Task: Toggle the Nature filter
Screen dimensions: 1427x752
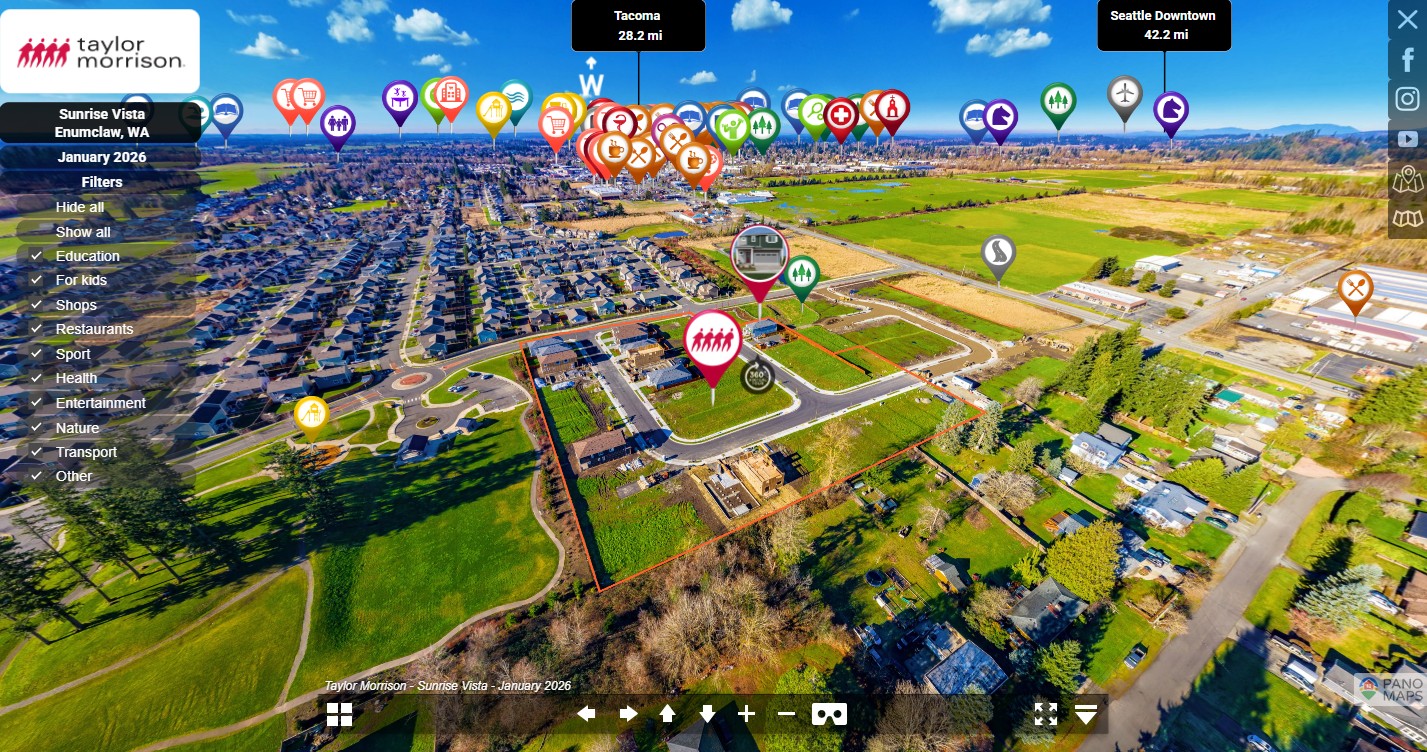Action: tap(77, 428)
